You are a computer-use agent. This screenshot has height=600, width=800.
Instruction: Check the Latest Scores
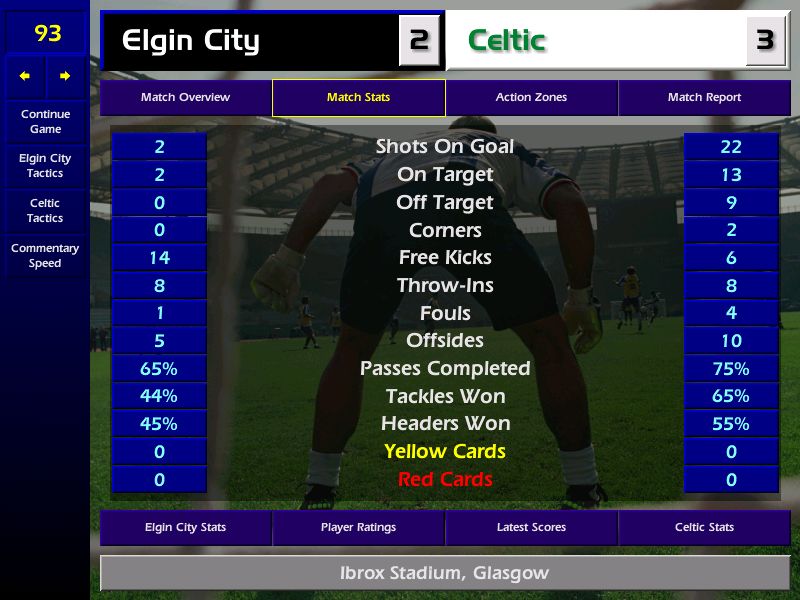click(531, 527)
